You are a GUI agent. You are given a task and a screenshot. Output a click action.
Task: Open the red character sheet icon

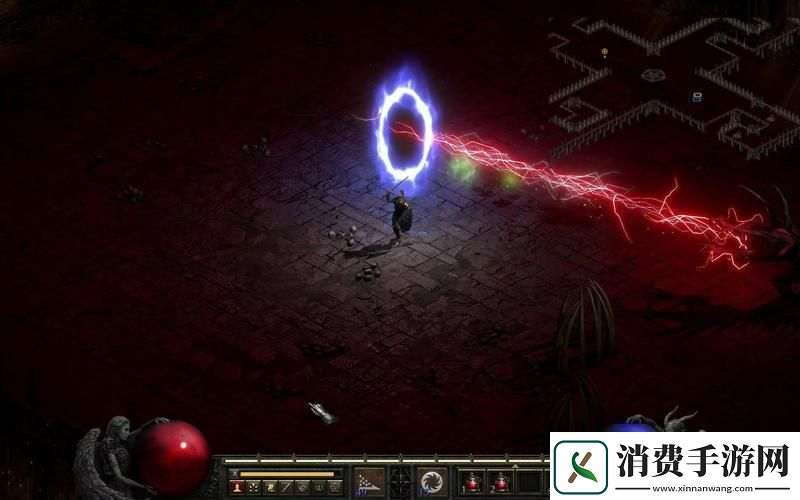tap(238, 487)
